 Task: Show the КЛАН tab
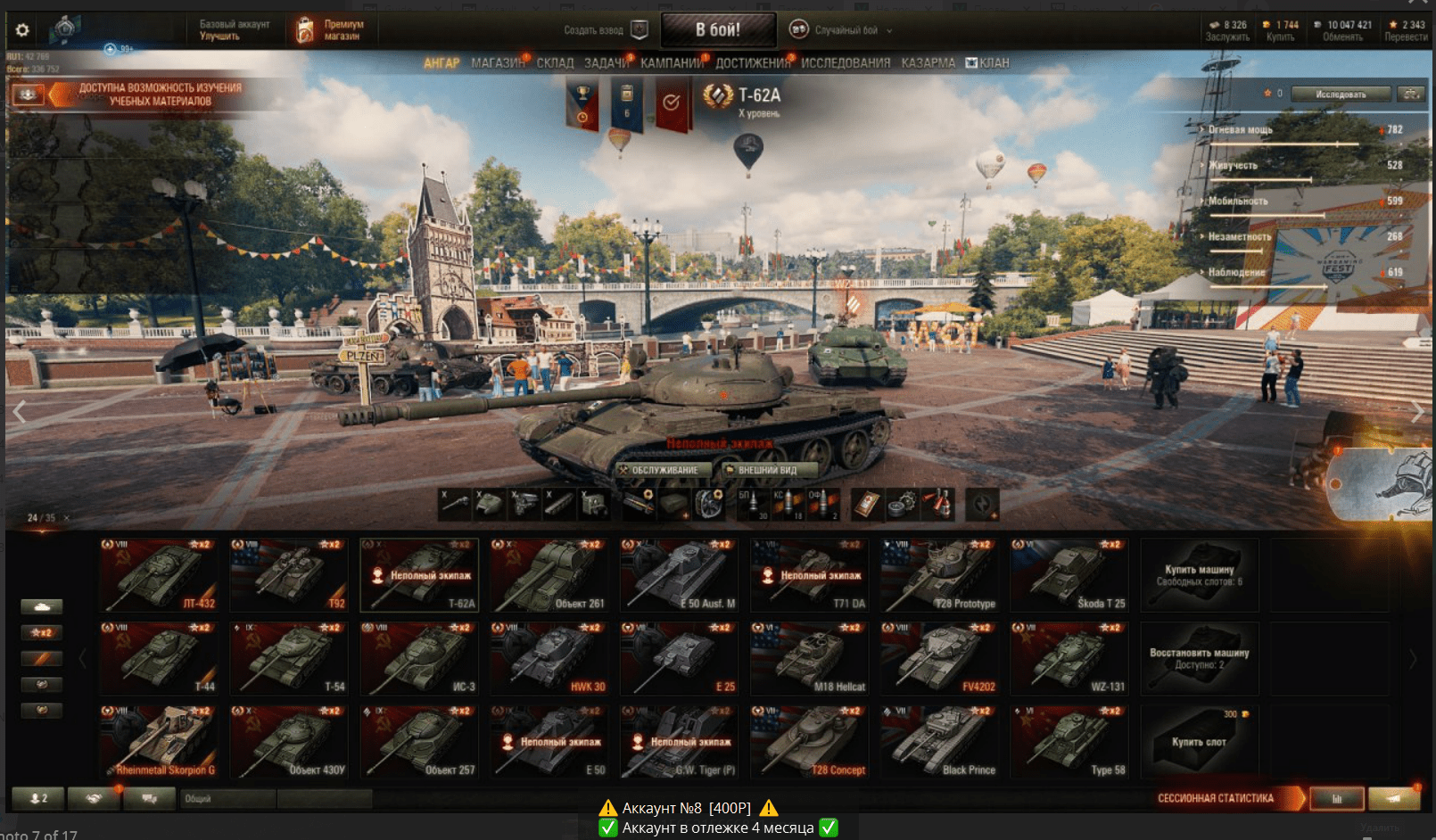(988, 63)
